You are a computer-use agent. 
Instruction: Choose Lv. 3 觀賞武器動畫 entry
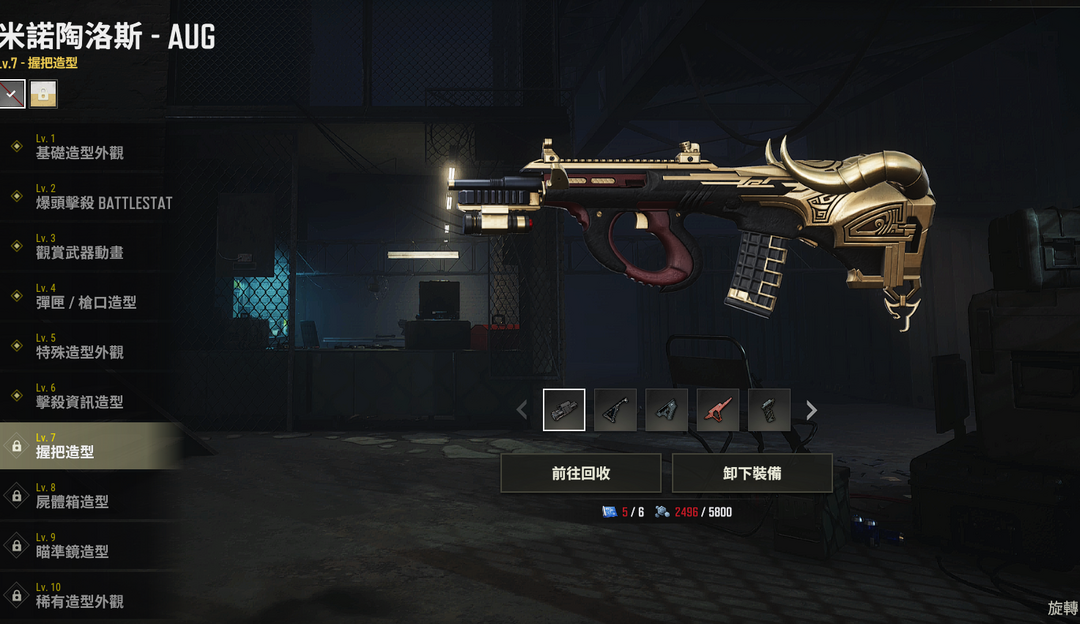tap(80, 247)
